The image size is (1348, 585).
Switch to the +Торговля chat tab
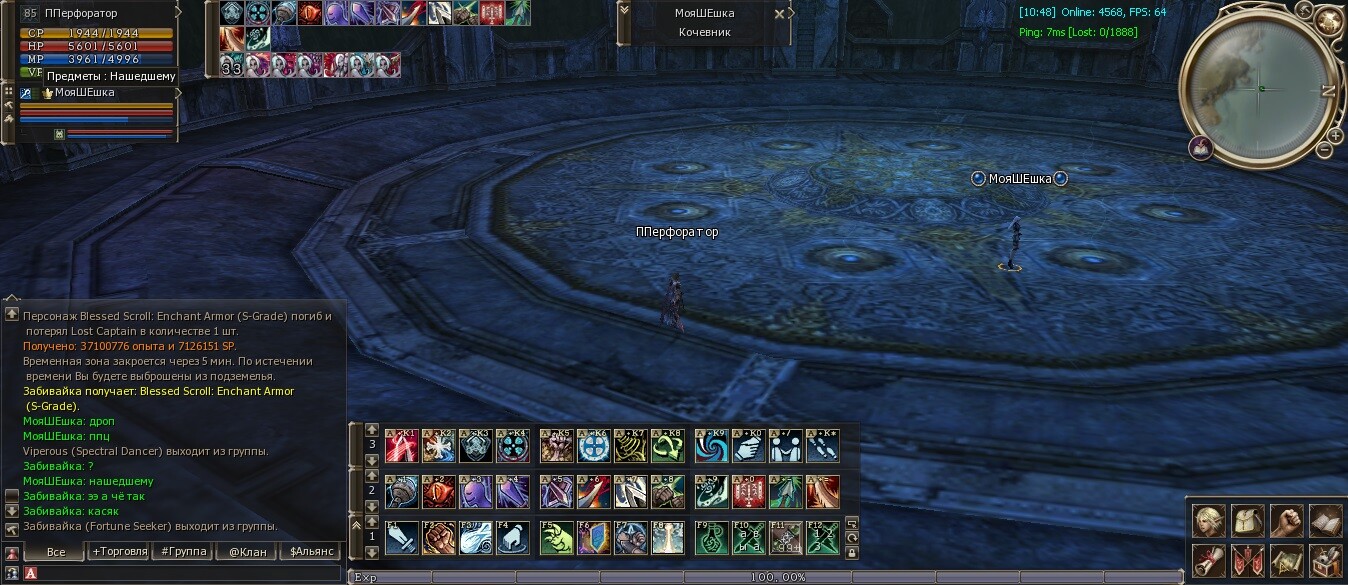(119, 551)
